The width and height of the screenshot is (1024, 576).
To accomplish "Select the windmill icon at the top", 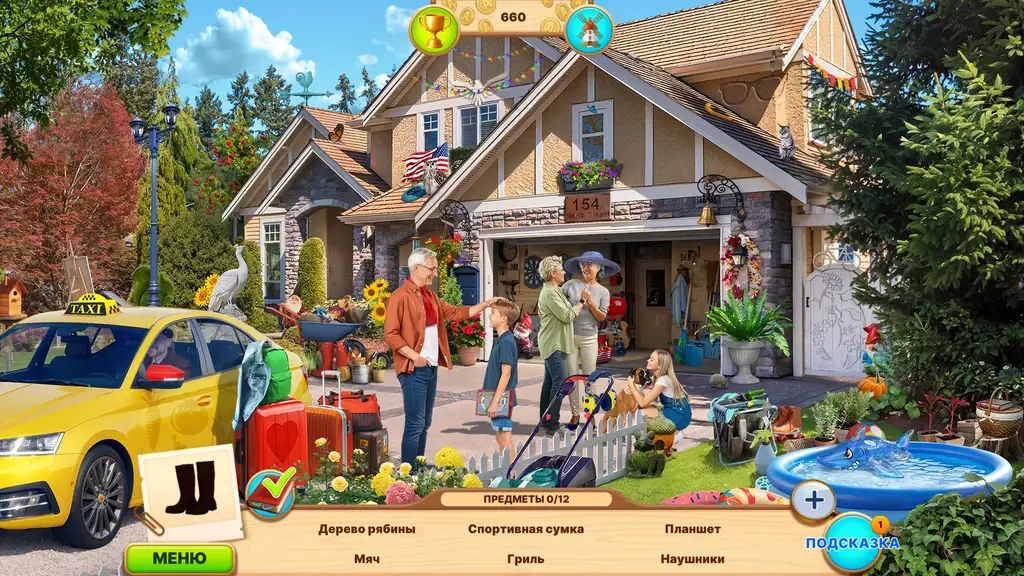I will [589, 29].
